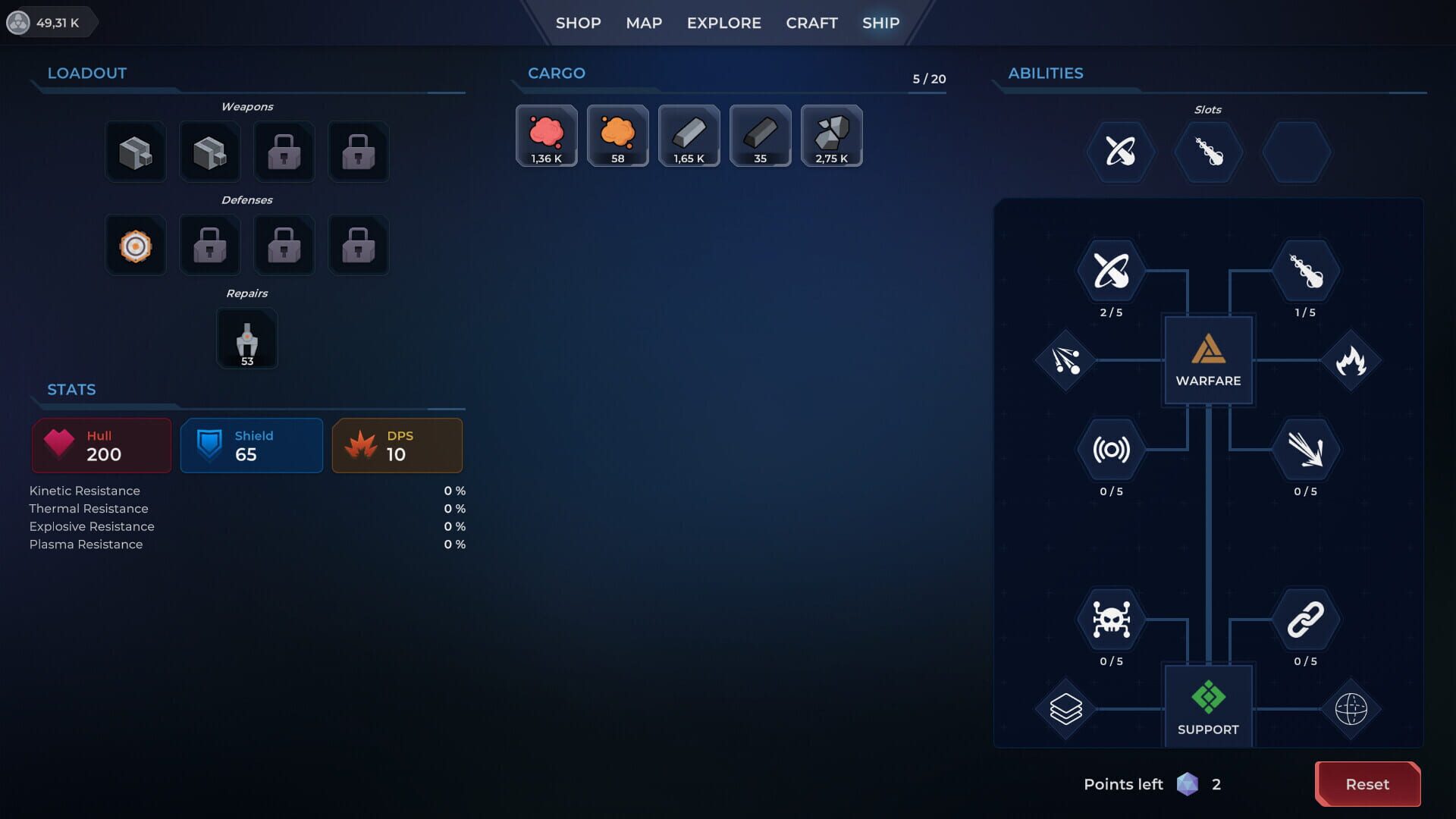The width and height of the screenshot is (1456, 819).
Task: Select the missile ability node showing 1/5
Action: pos(1307,270)
